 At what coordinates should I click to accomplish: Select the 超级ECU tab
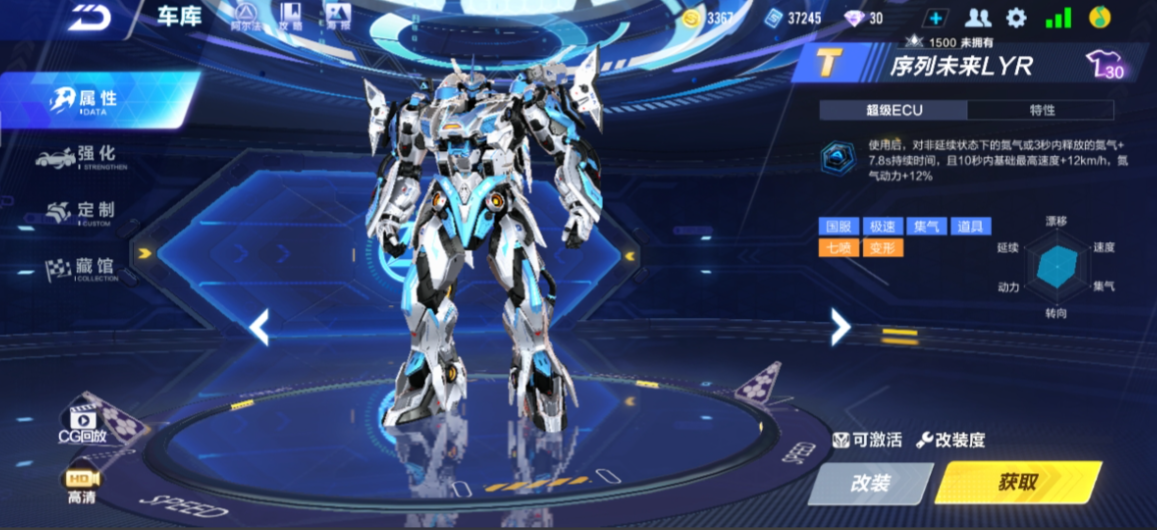point(893,110)
